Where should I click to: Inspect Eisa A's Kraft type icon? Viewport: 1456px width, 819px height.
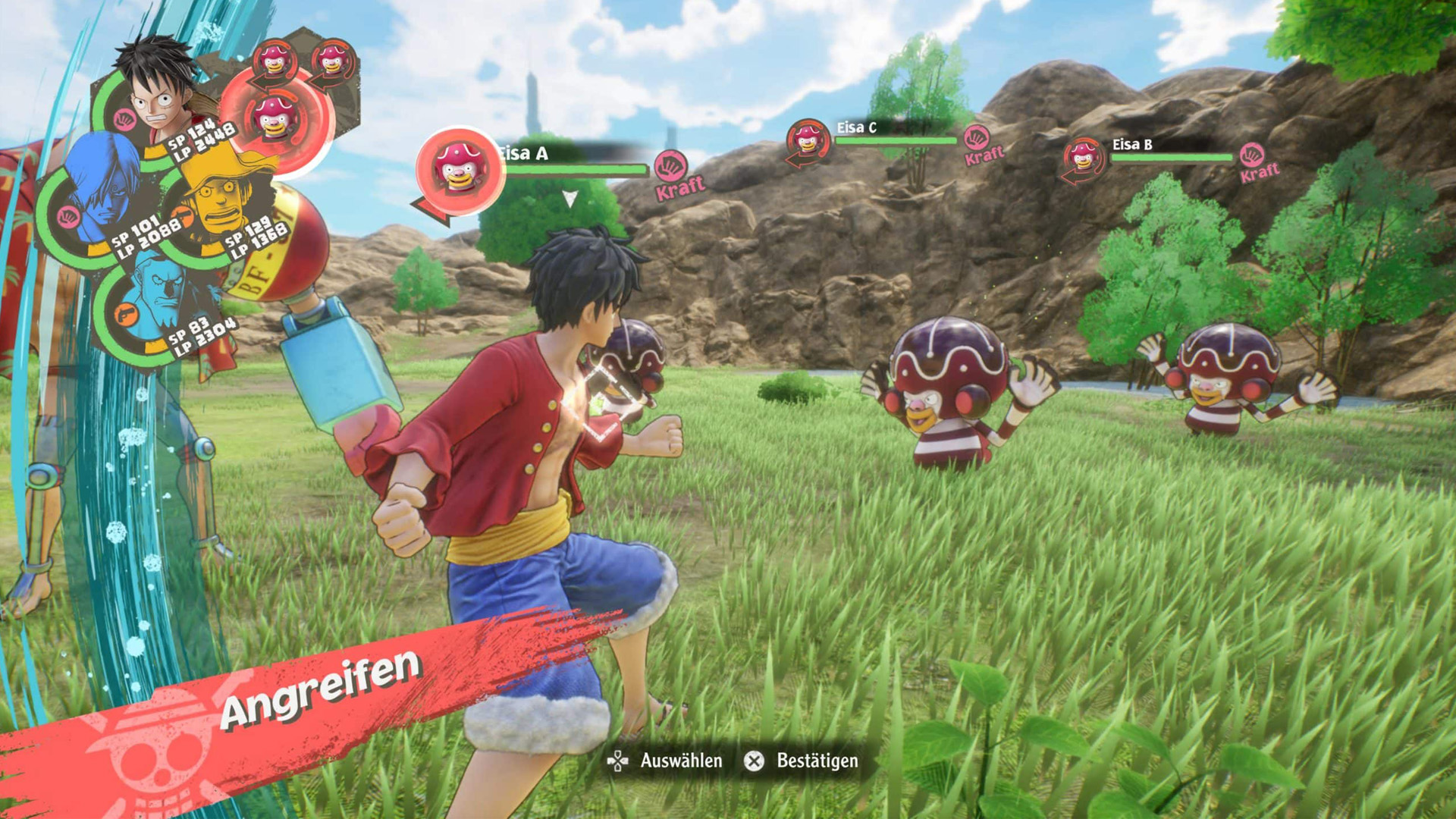[670, 166]
